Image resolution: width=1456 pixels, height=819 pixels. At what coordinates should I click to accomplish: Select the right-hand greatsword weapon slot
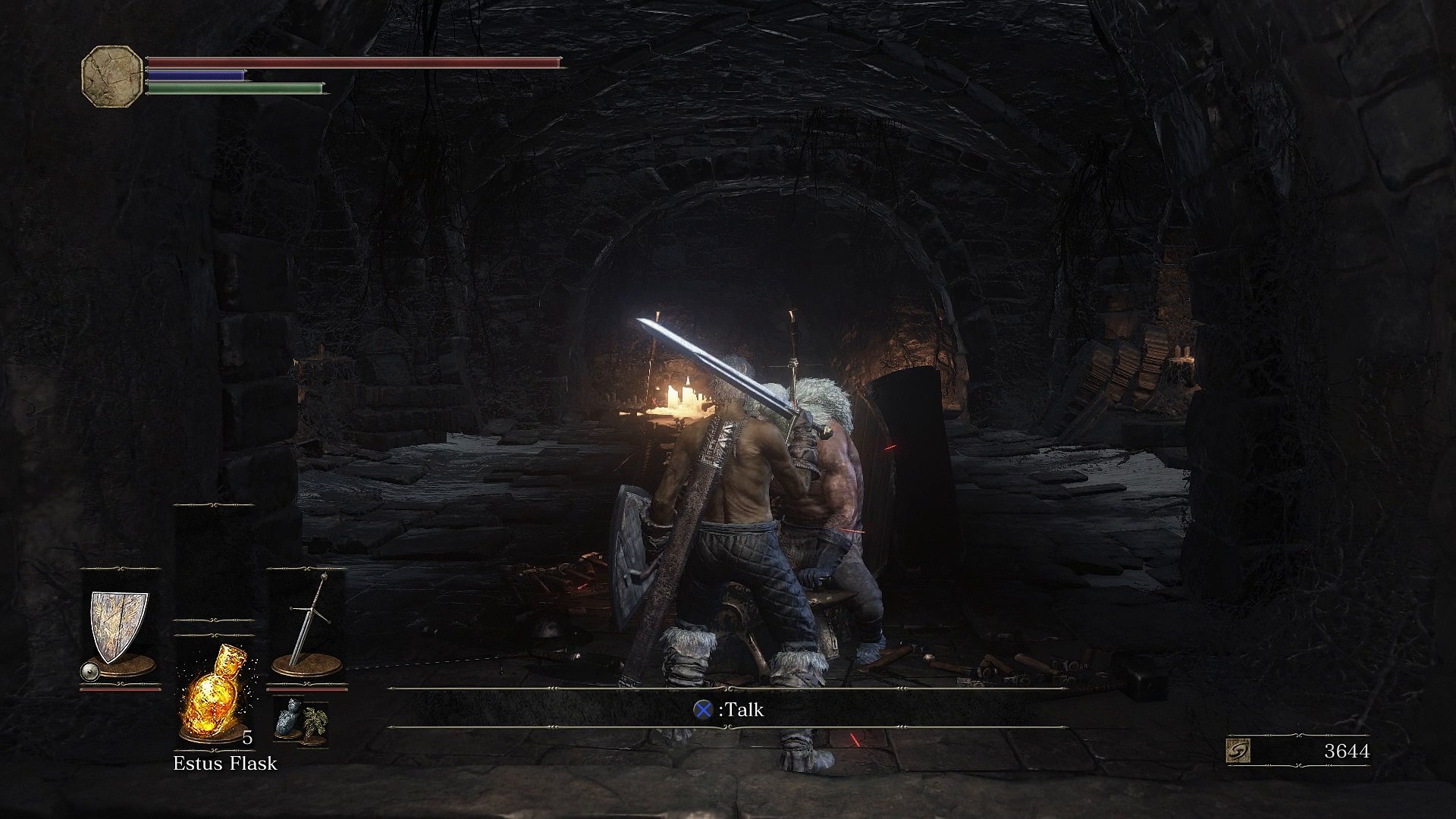pyautogui.click(x=308, y=625)
